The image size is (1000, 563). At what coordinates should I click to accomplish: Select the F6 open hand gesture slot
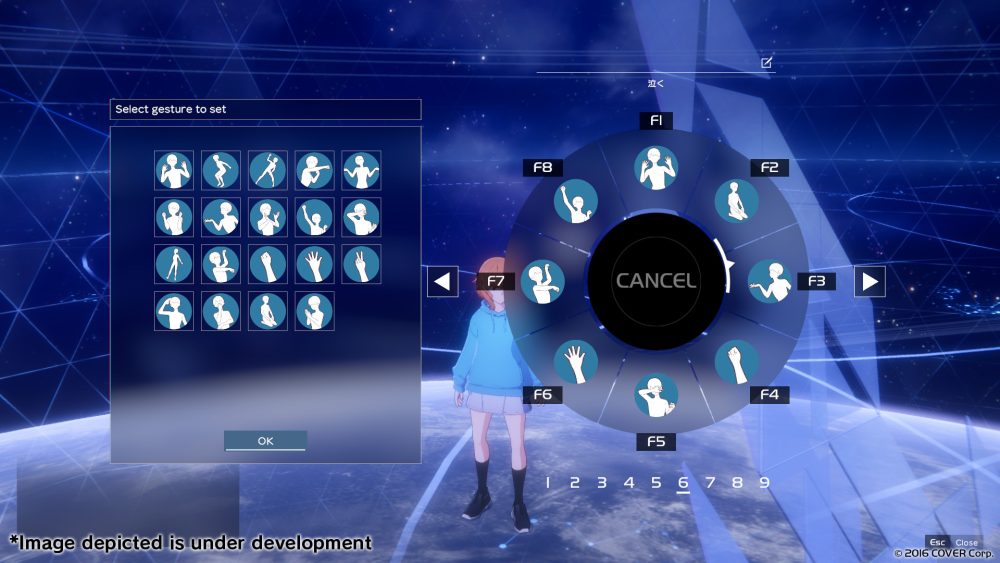tap(576, 362)
